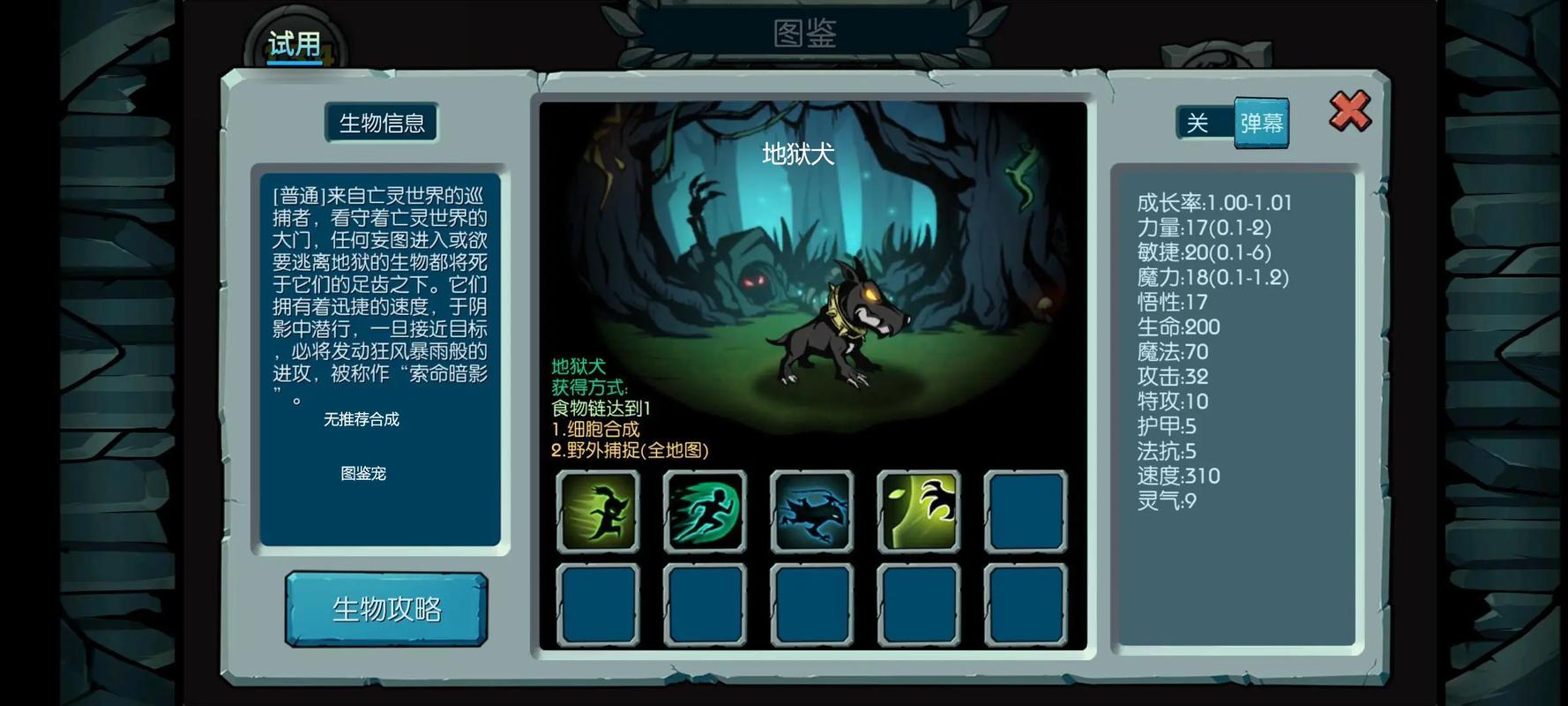Select the yellow sprinting-beast skill icon
Image resolution: width=1568 pixels, height=706 pixels.
pos(597,510)
